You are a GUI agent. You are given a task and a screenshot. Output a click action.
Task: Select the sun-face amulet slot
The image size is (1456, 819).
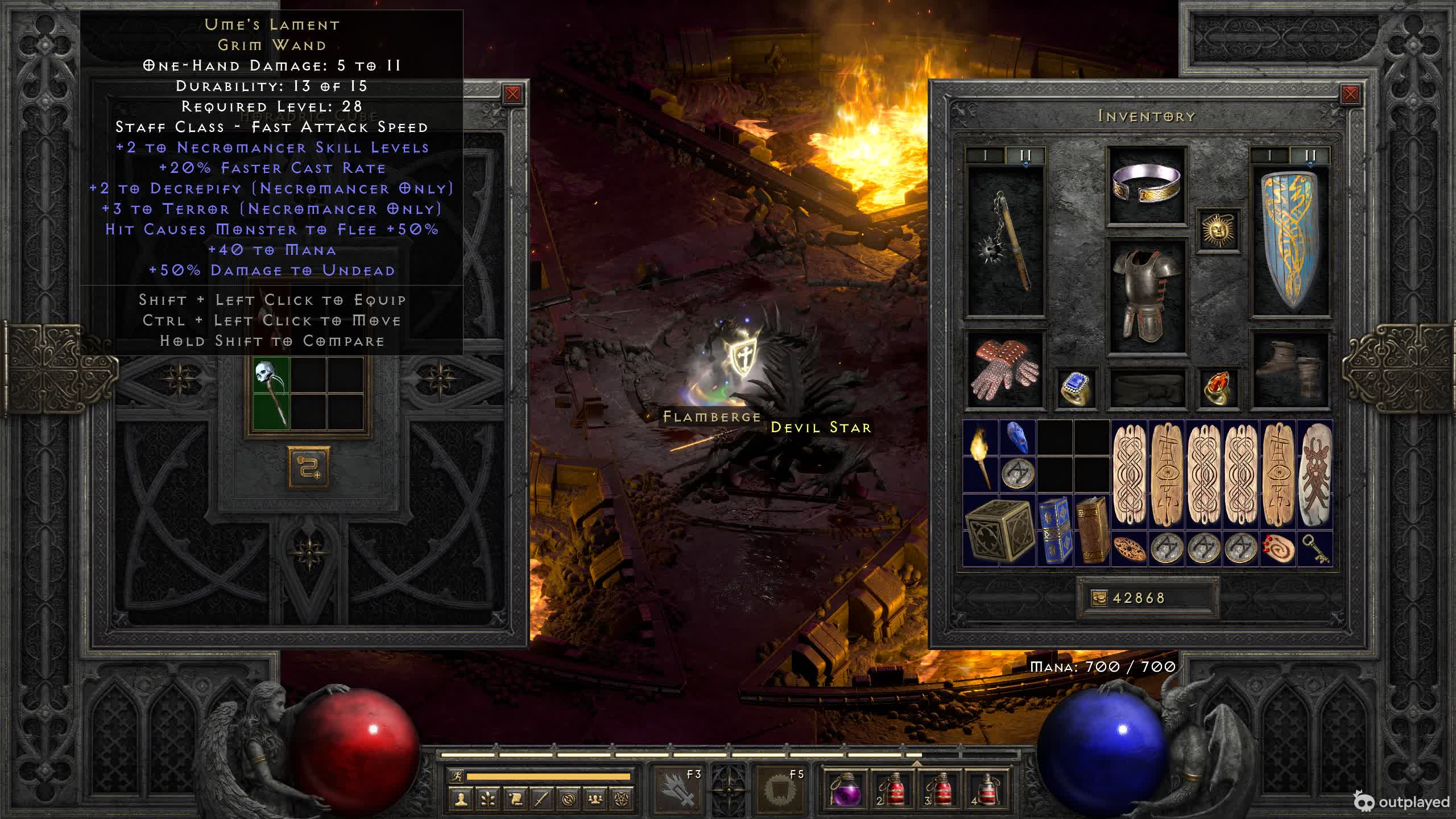[1218, 230]
